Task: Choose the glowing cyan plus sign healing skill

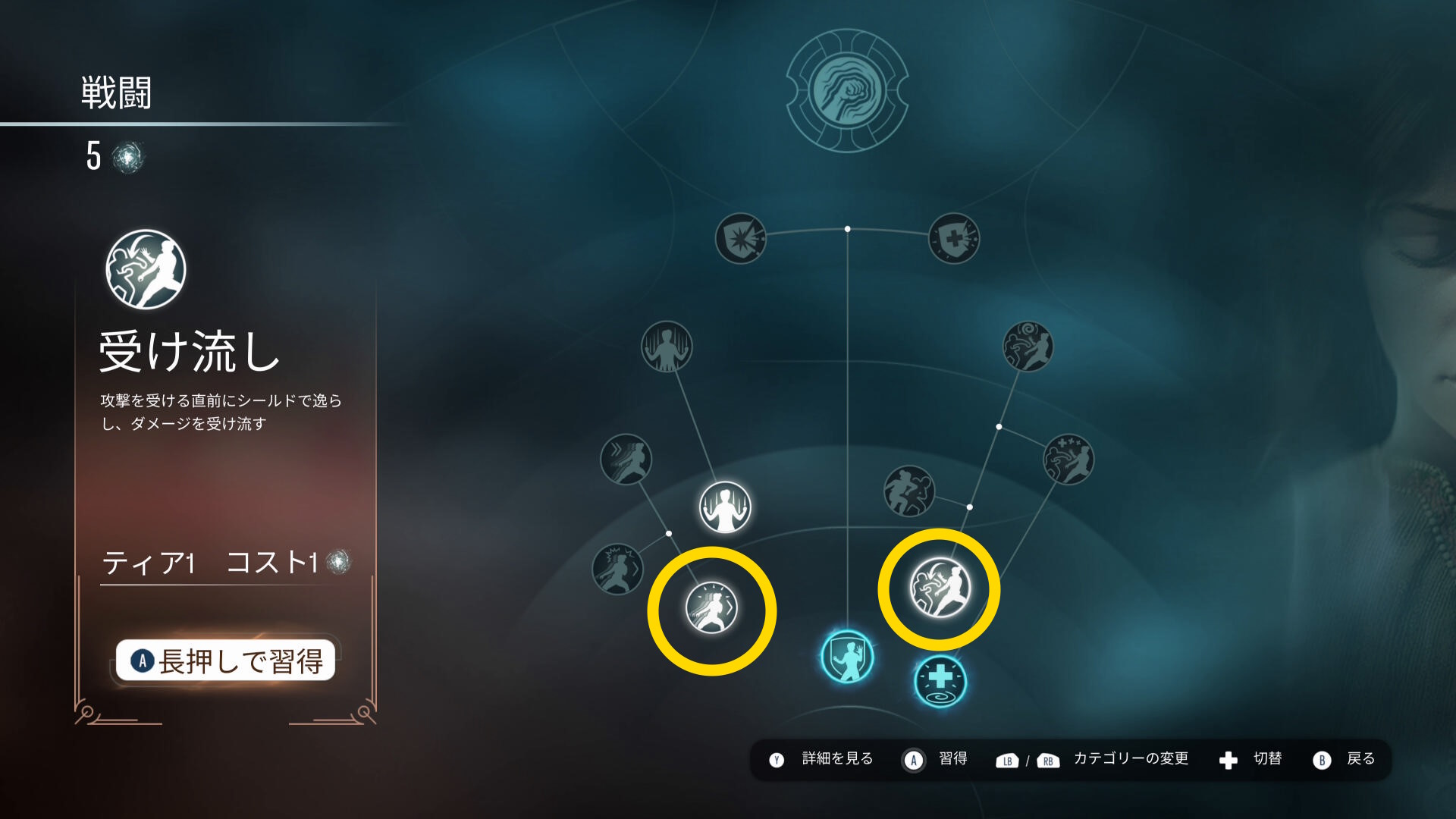Action: 940,680
